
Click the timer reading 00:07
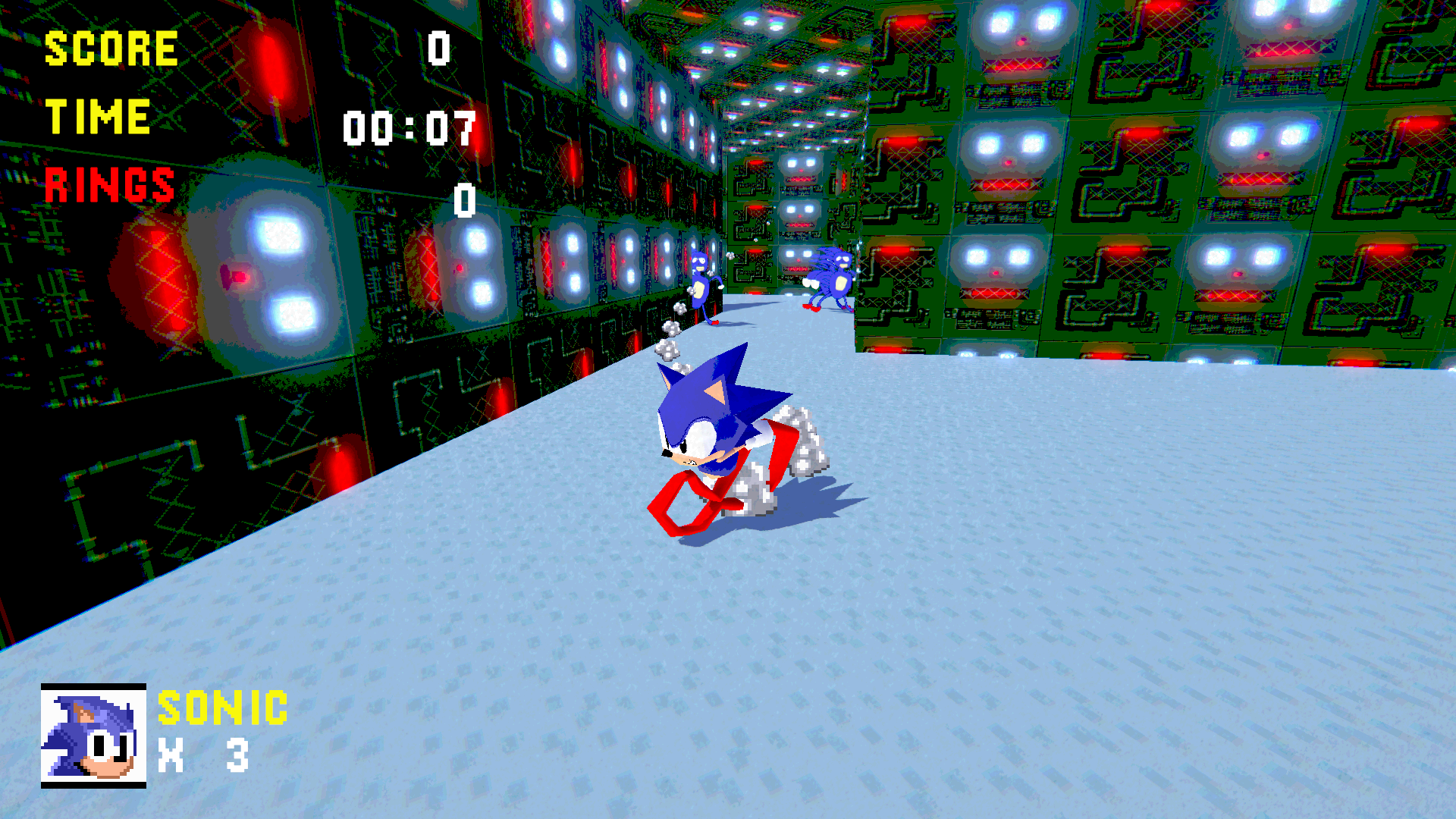[x=409, y=127]
